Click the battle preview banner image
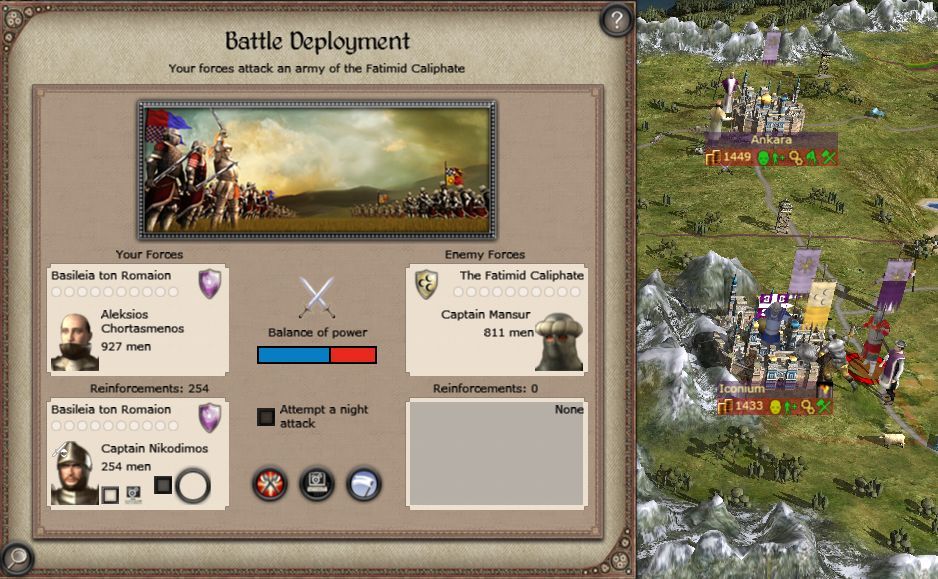 [x=317, y=168]
